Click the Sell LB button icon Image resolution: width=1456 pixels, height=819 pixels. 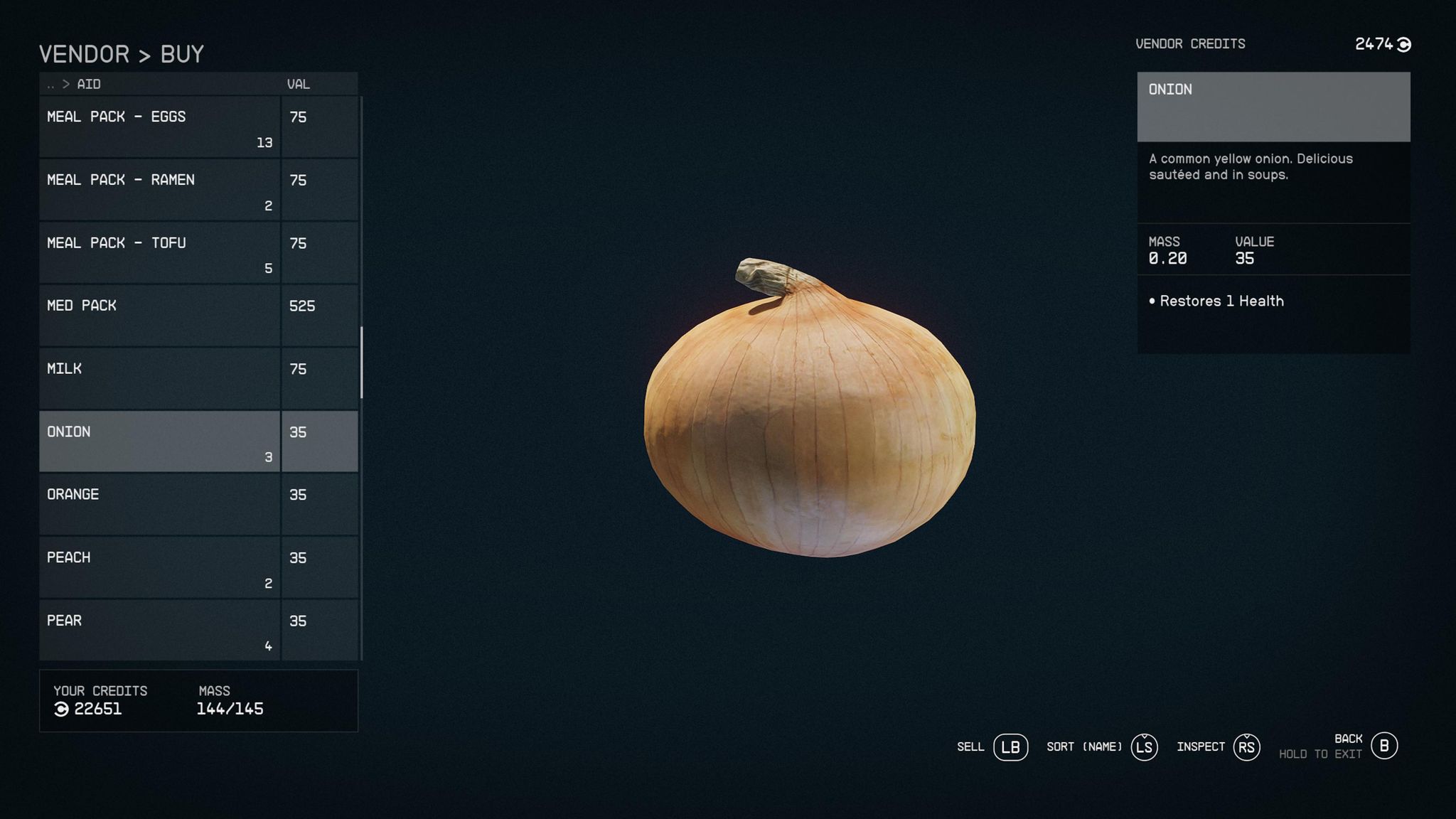(1012, 747)
